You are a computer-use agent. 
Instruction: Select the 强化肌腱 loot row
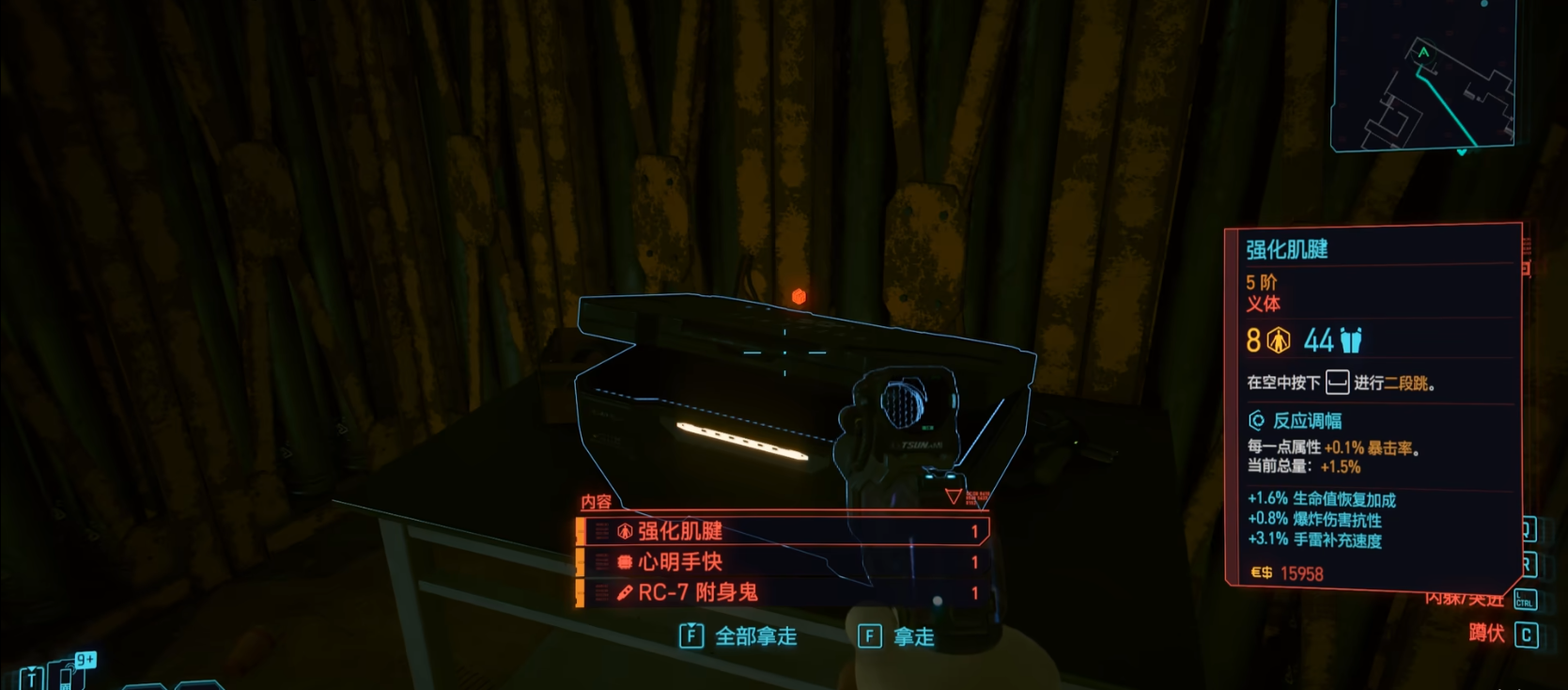coord(782,531)
